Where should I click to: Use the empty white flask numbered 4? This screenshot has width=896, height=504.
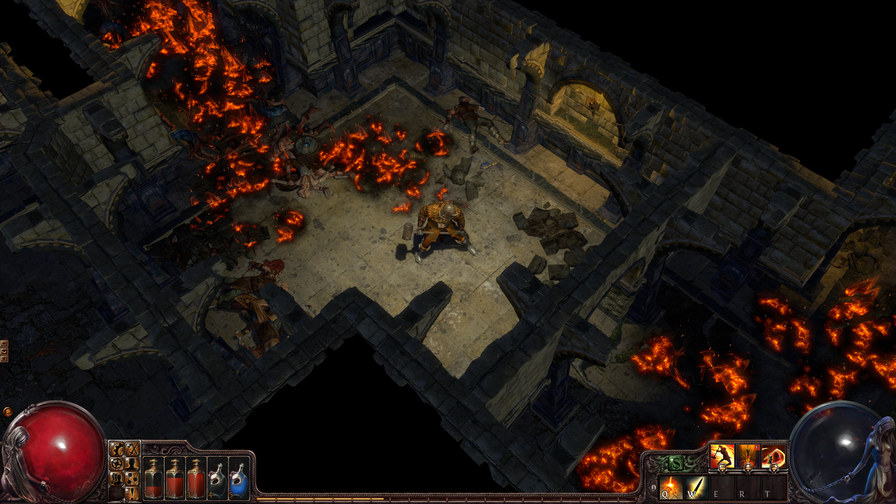point(217,477)
